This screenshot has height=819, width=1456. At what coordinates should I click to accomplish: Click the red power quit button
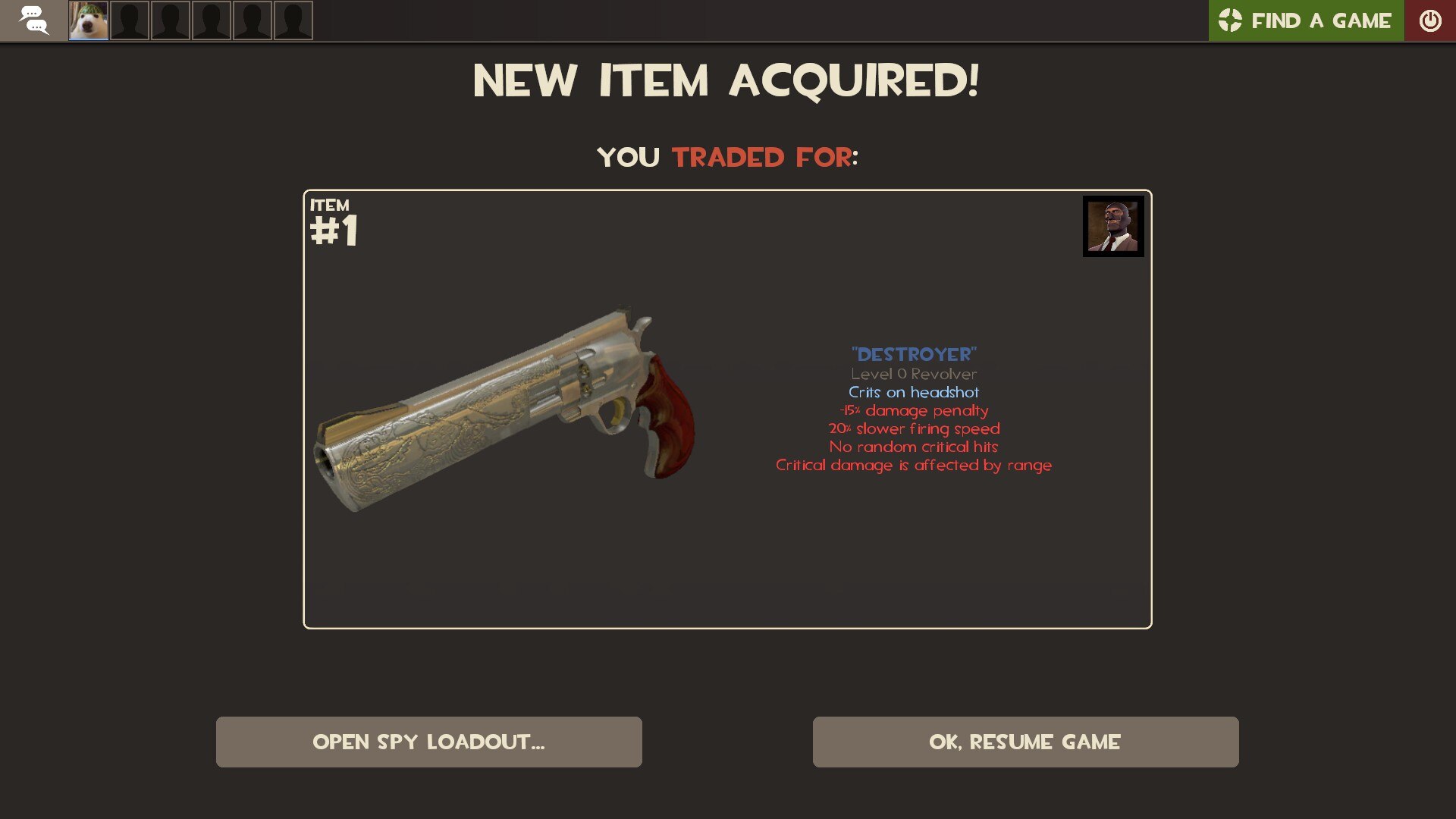pos(1429,20)
